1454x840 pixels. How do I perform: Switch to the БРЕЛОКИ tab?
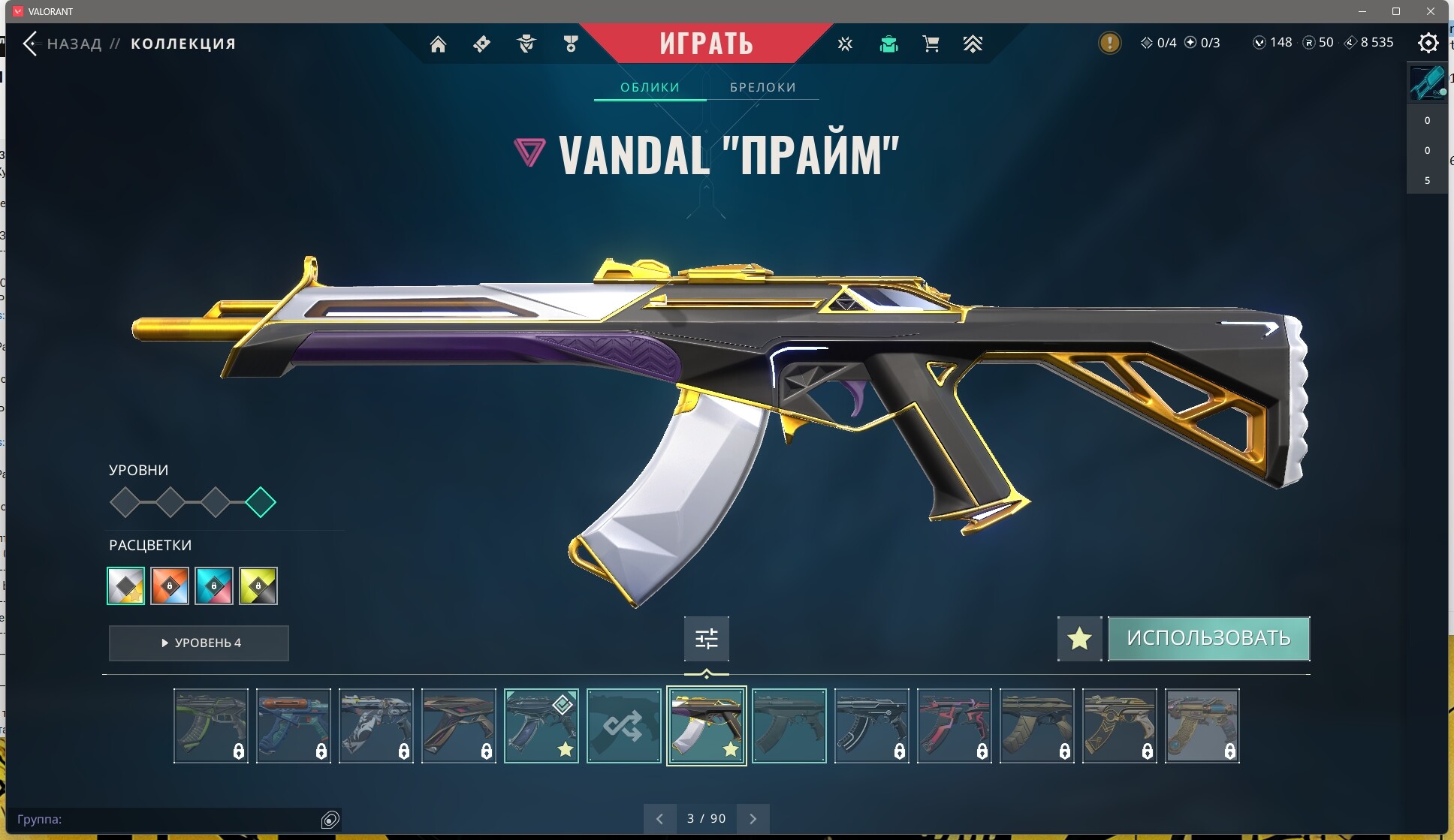pyautogui.click(x=762, y=87)
